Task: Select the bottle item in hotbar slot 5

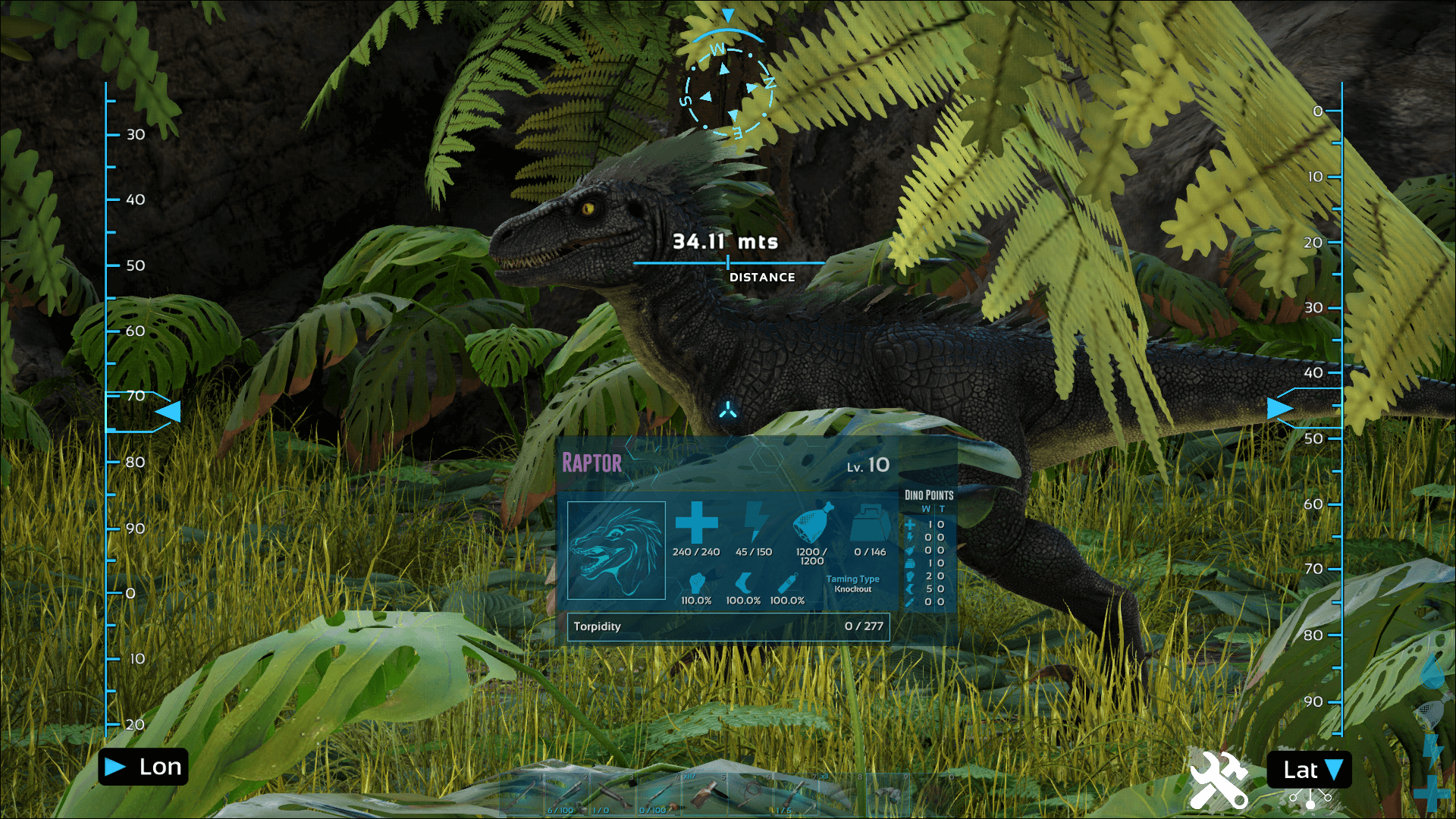Action: coord(705,795)
